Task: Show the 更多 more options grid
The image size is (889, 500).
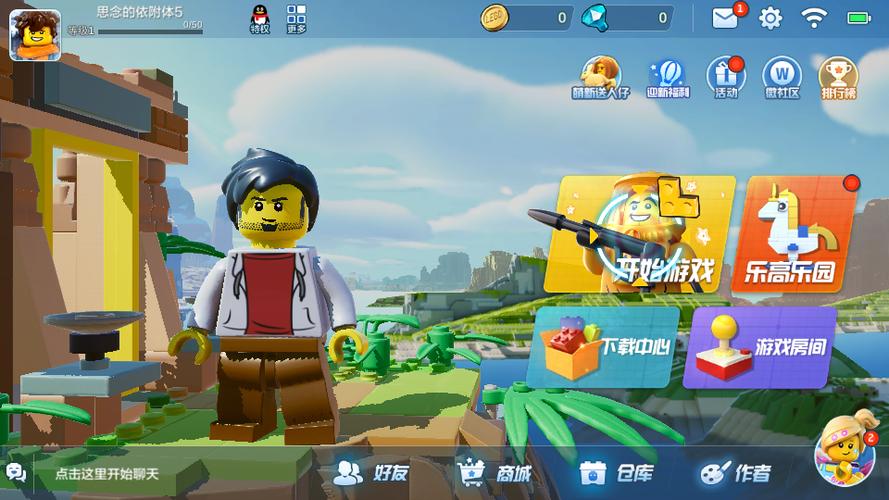Action: [x=296, y=19]
